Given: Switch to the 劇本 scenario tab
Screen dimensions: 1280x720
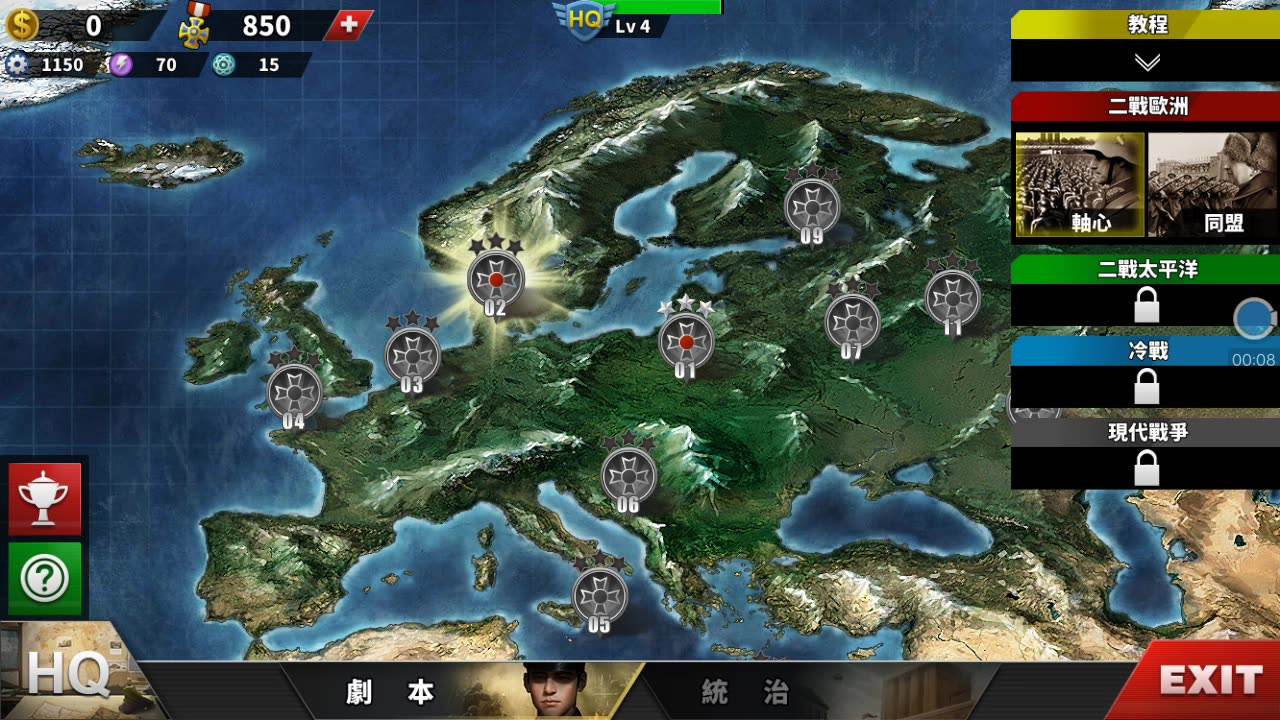Looking at the screenshot, I should pos(392,692).
